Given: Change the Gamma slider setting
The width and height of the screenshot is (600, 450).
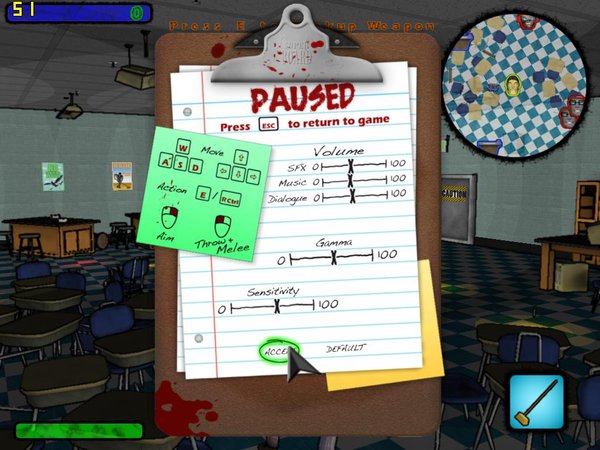Looking at the screenshot, I should tap(334, 257).
